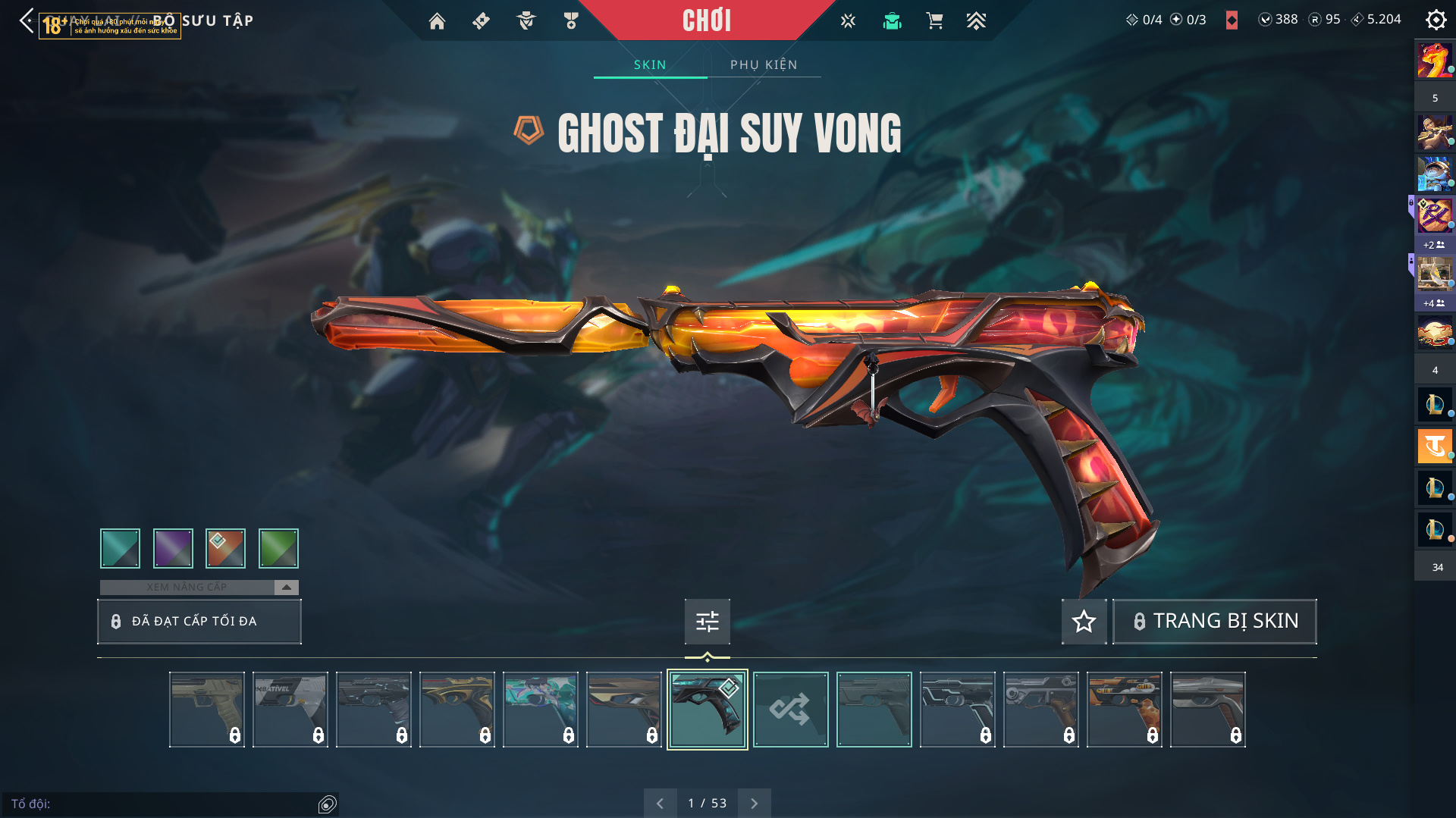Open the filter sliders button
The image size is (1456, 818).
pos(707,622)
